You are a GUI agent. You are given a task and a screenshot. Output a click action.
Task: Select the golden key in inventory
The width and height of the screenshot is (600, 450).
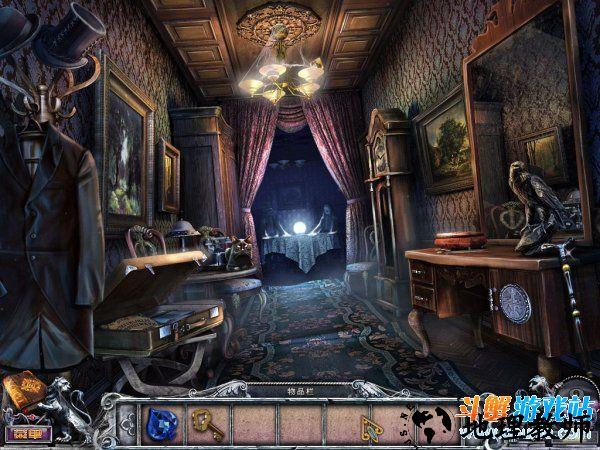pos(206,423)
